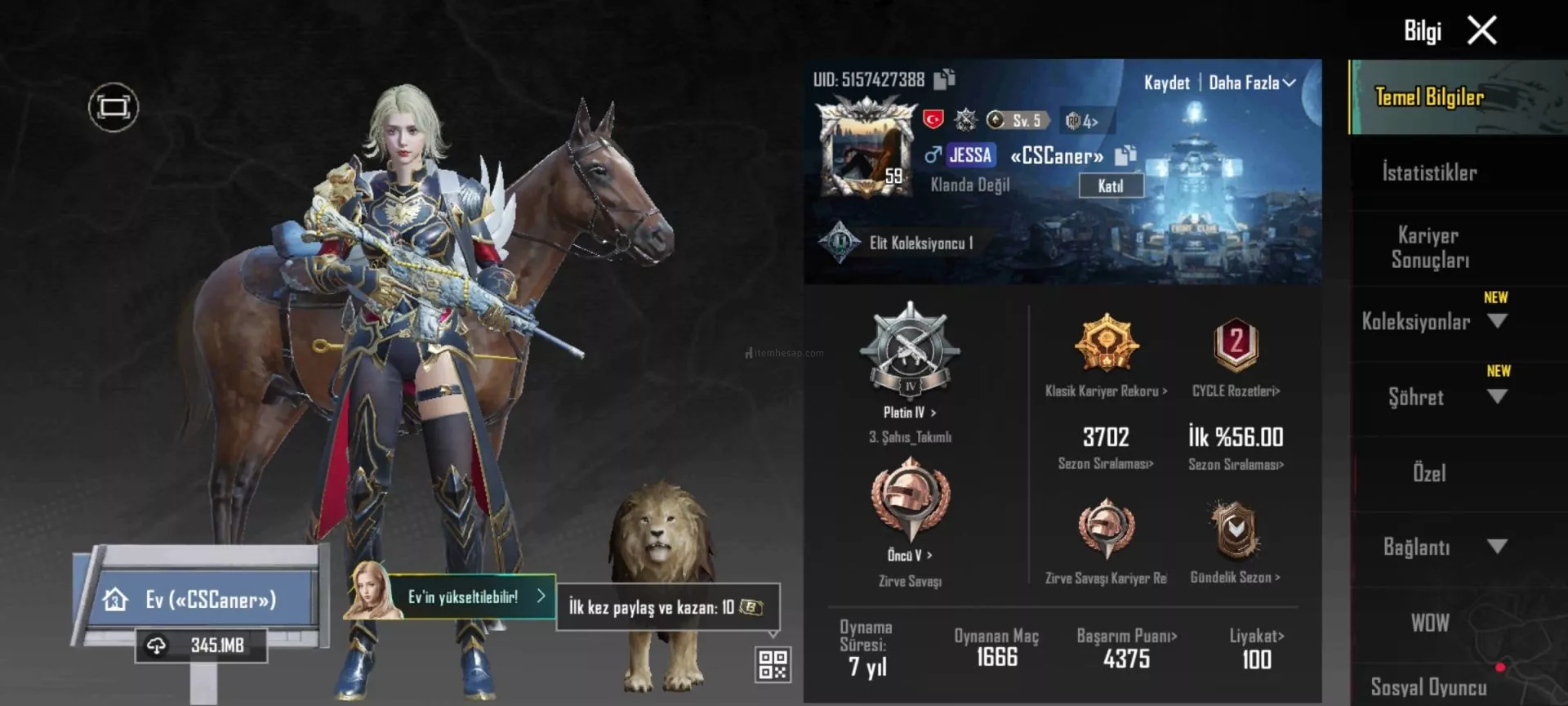Visit the Ev («CSCaner») home
The height and width of the screenshot is (706, 1568).
pos(200,600)
